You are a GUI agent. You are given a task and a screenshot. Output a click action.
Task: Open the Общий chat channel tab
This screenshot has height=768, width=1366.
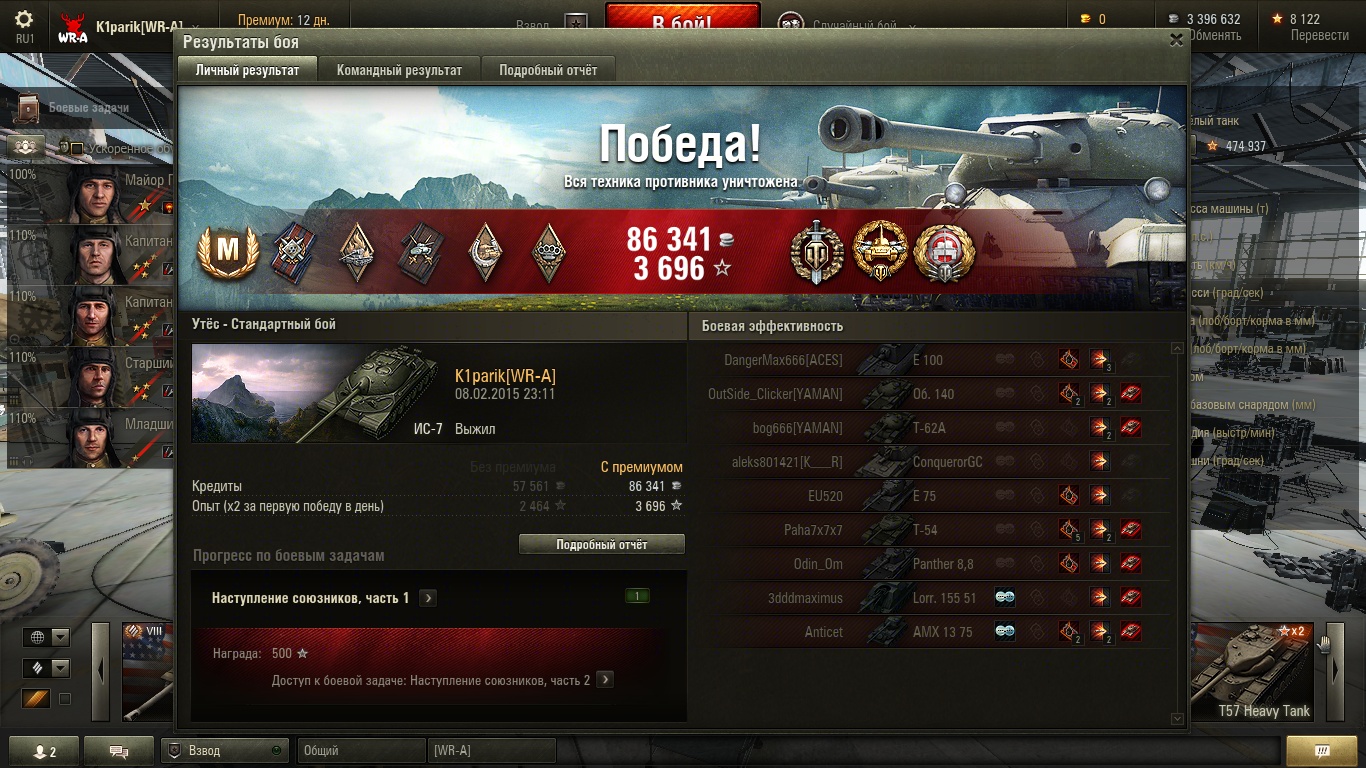pyautogui.click(x=360, y=750)
